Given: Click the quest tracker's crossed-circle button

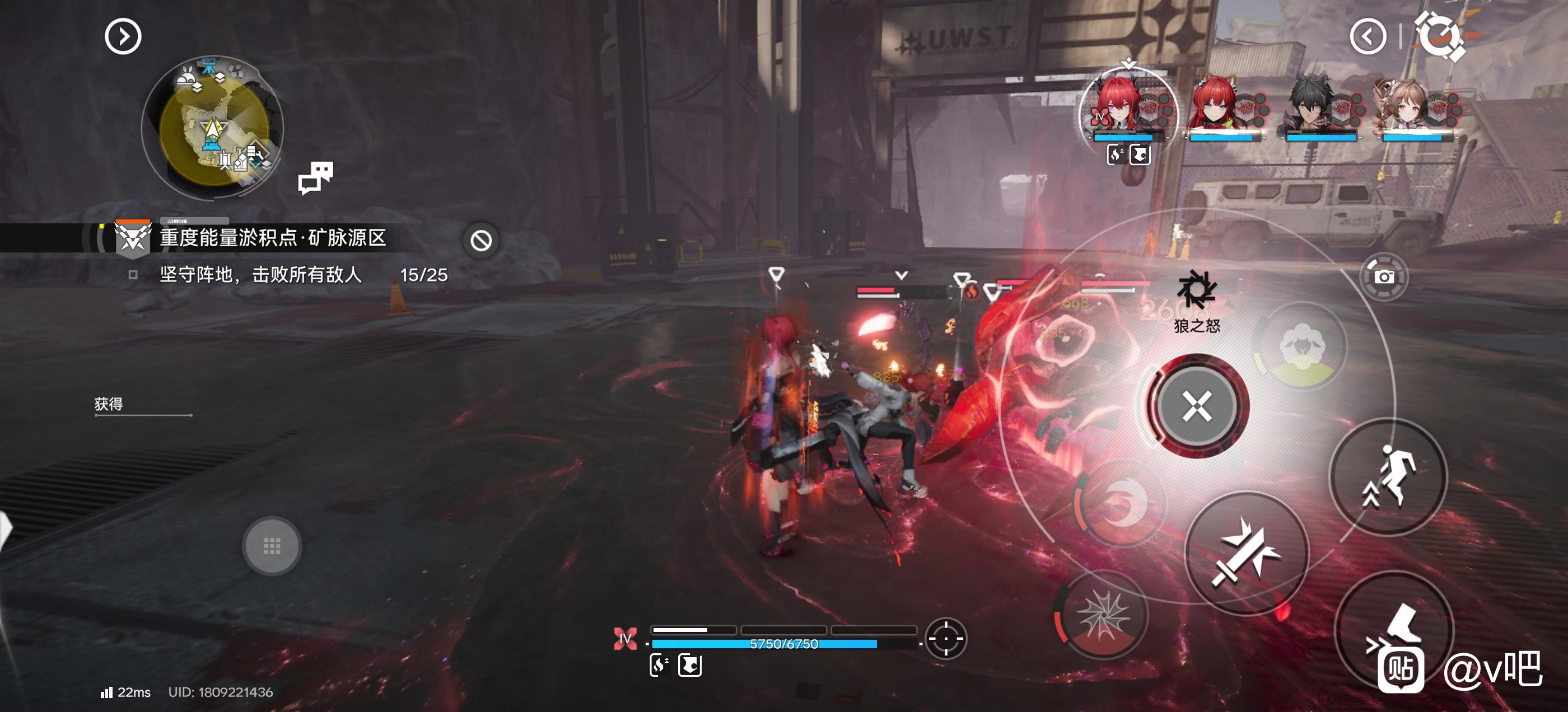Looking at the screenshot, I should coord(481,241).
